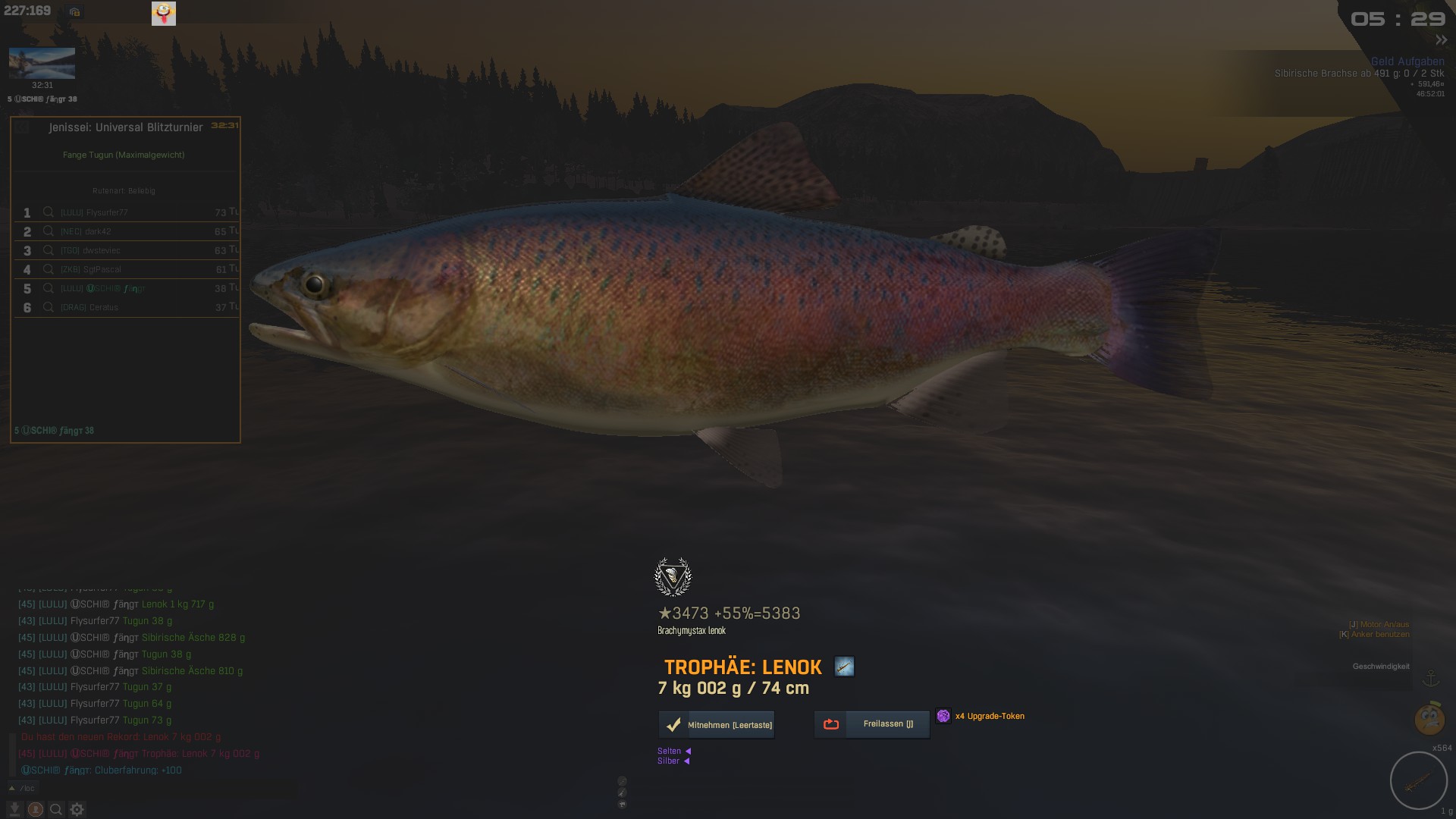Collapse the tournament panel with its arrow

tap(22, 127)
